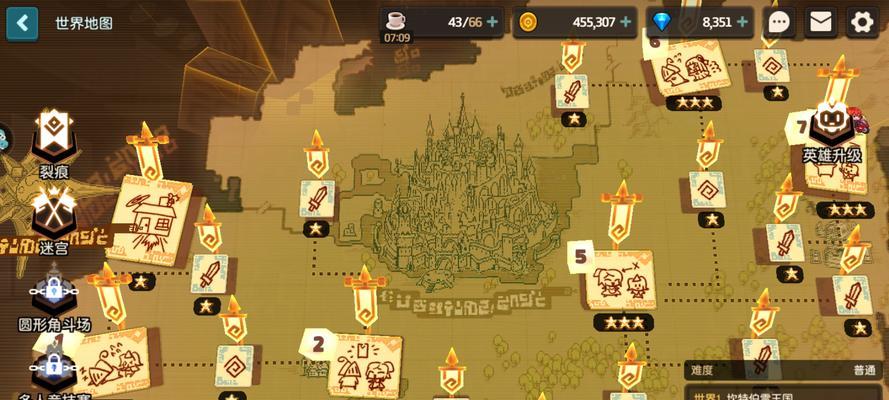Go back using the top-left arrow button
This screenshot has width=889, height=400.
[x=22, y=22]
